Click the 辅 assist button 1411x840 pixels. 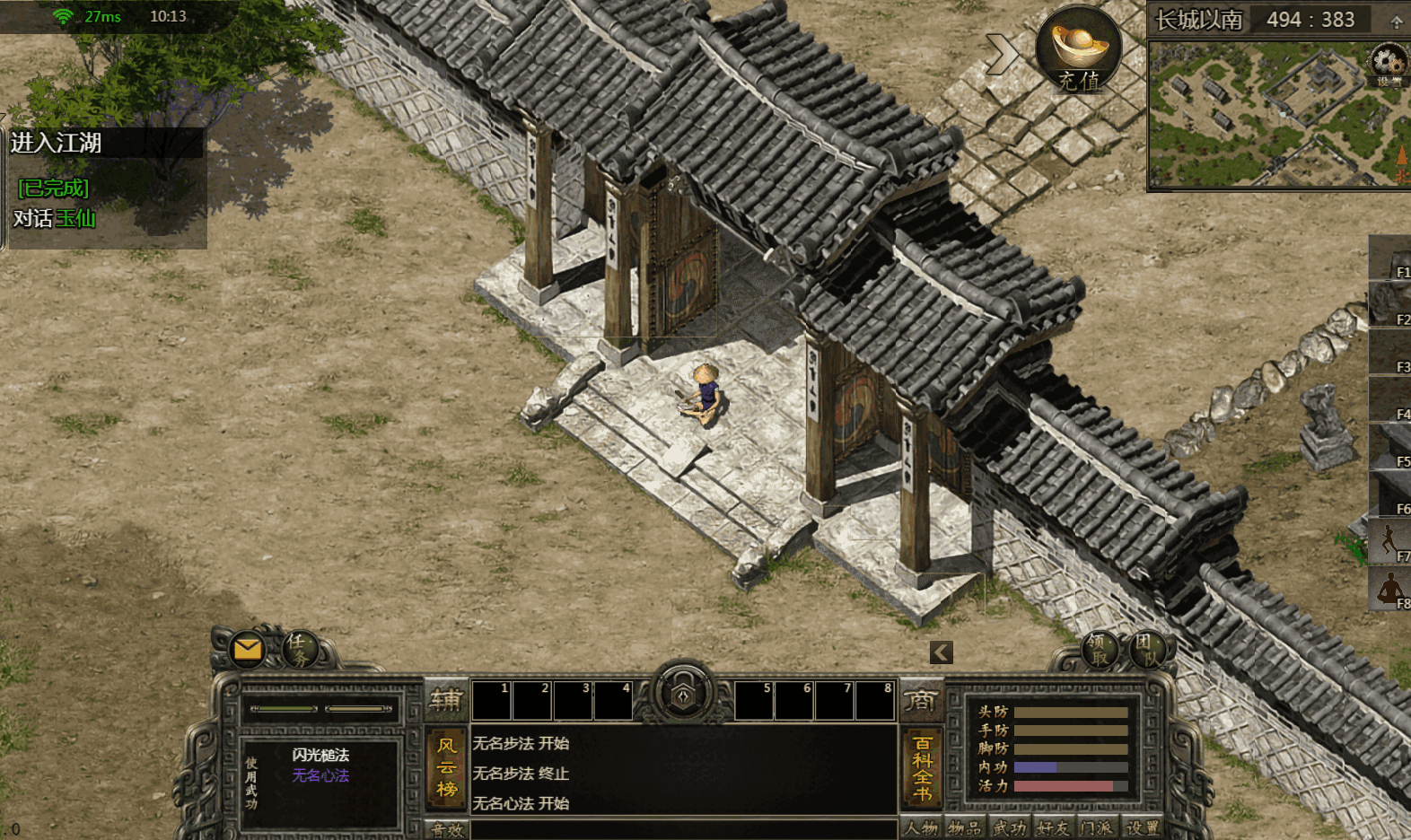click(x=446, y=700)
